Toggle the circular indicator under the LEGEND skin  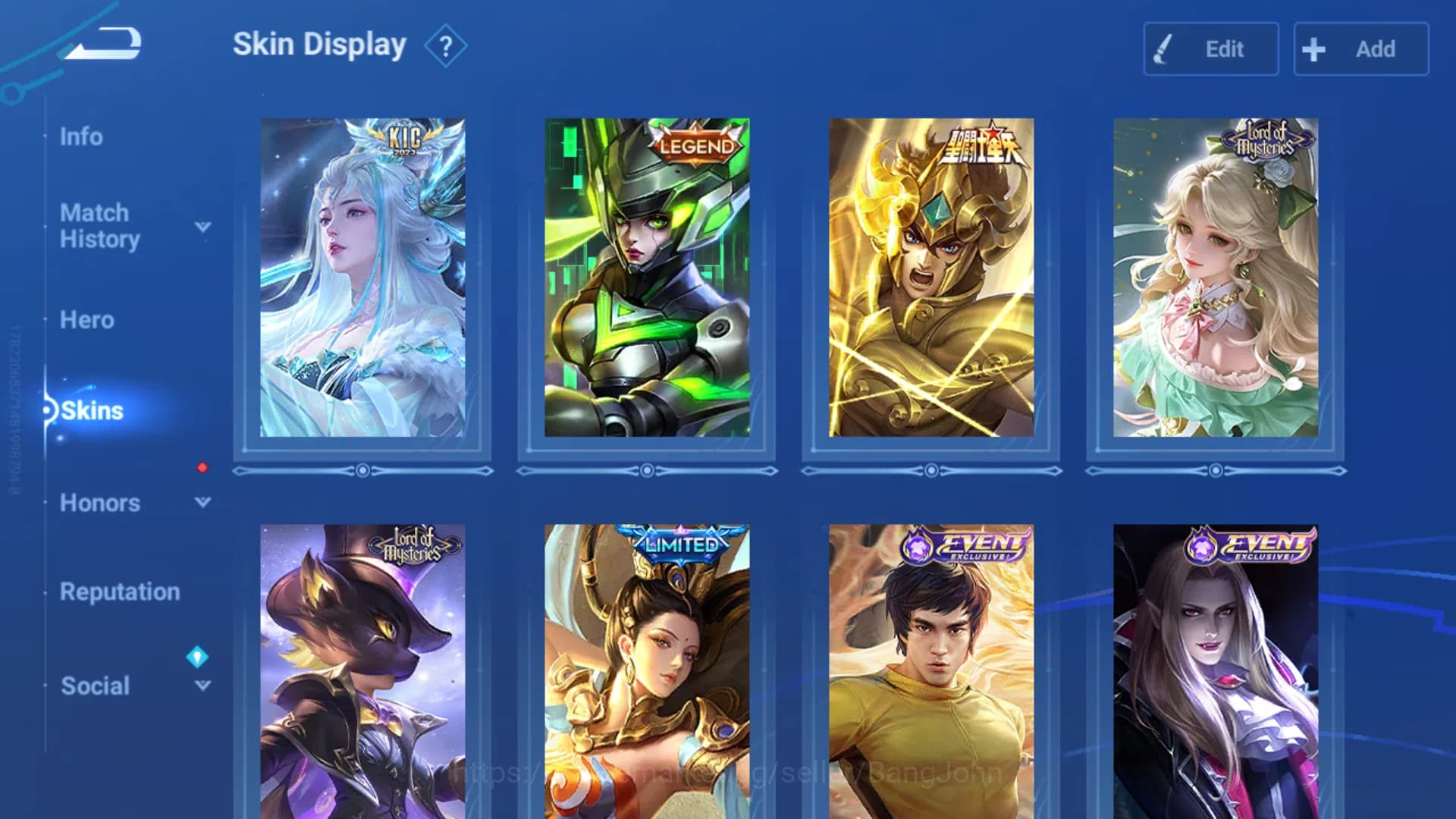646,470
